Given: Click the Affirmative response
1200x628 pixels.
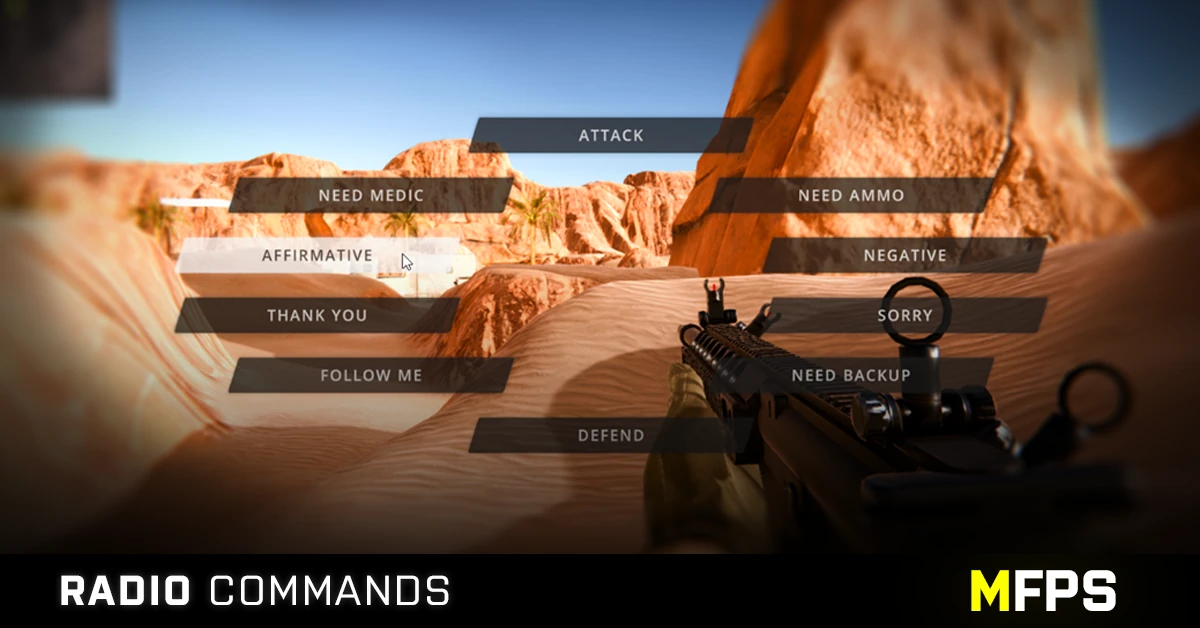Looking at the screenshot, I should point(317,255).
